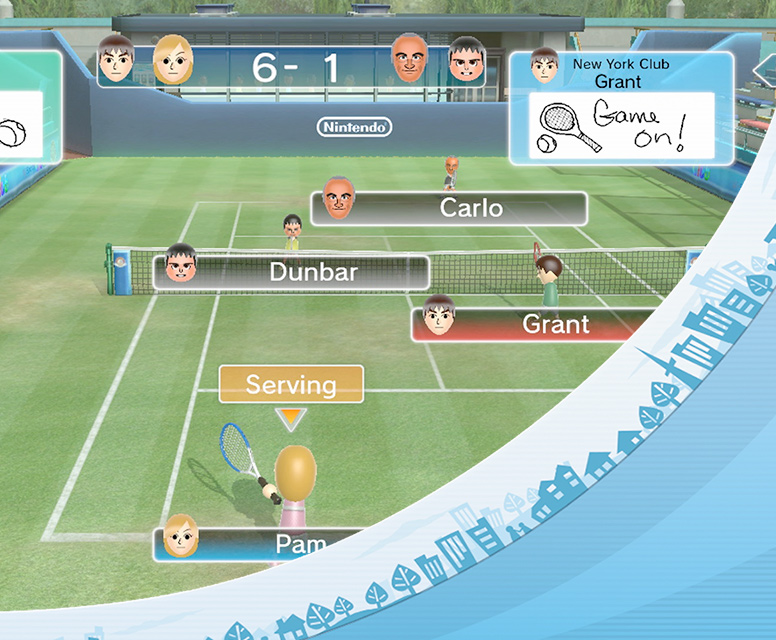
Task: Select Dunbar's player name tag
Action: tap(291, 271)
